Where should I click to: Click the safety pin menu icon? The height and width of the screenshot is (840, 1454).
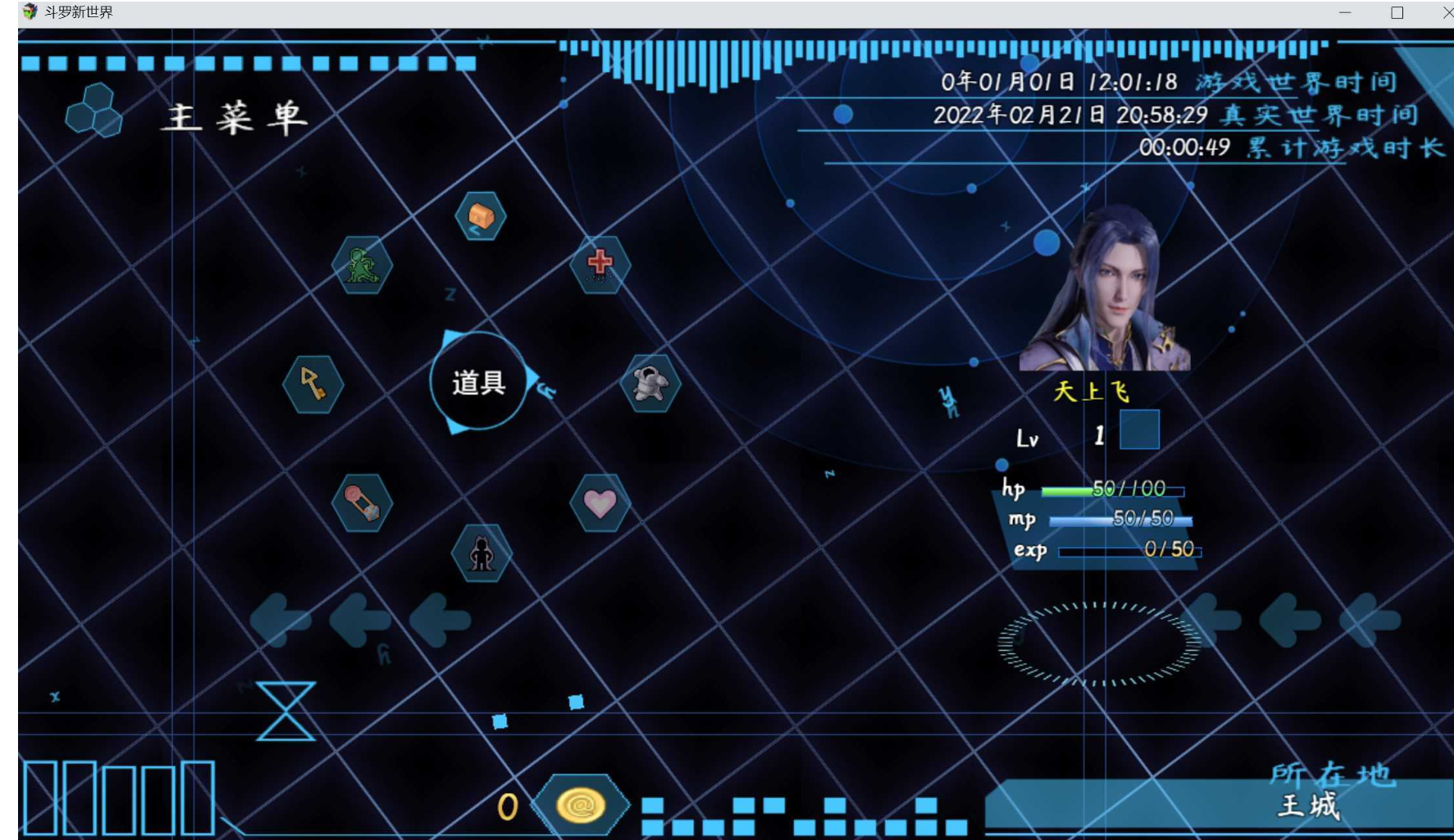[362, 503]
